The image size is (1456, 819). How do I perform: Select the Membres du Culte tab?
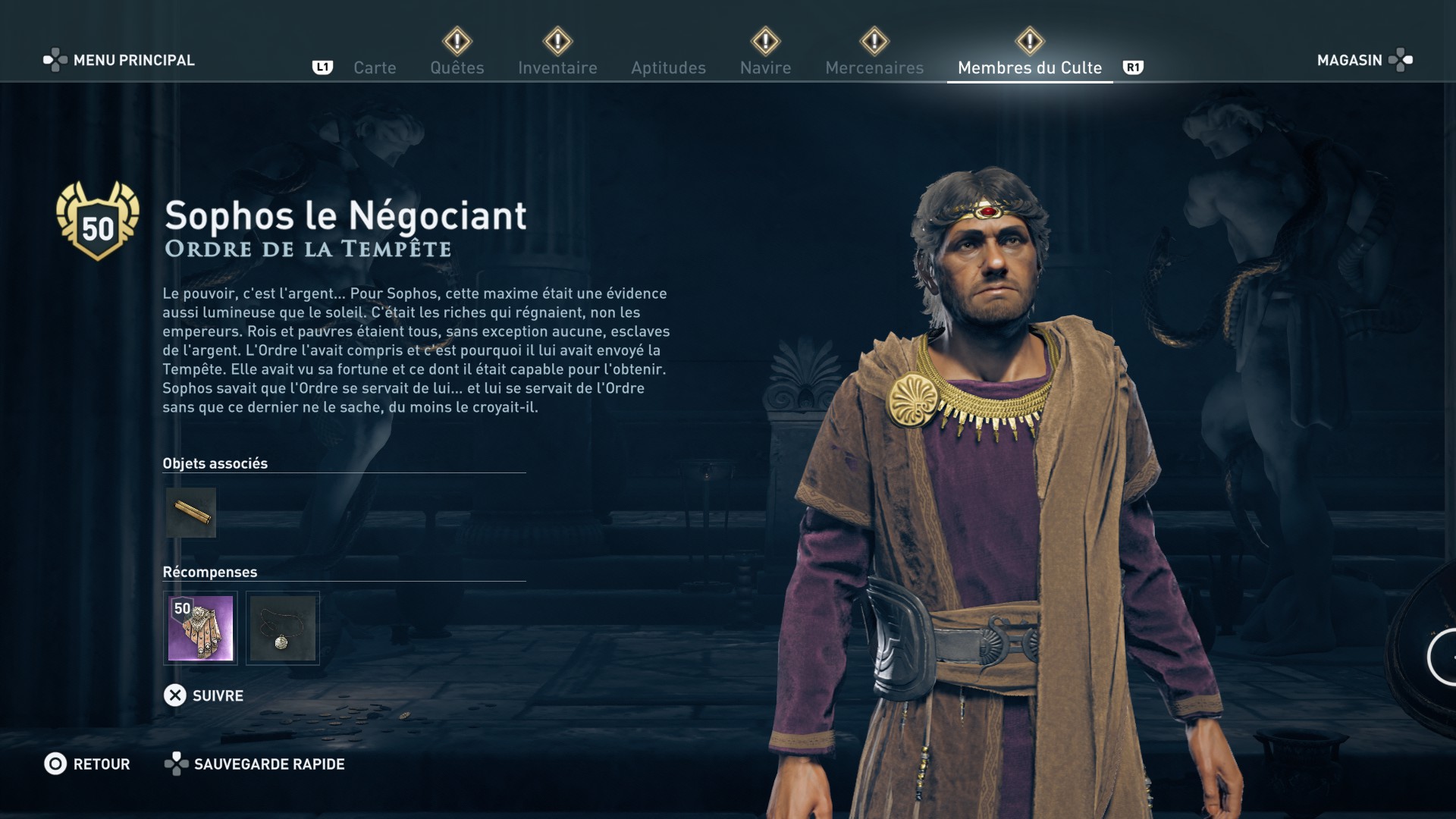tap(1029, 67)
